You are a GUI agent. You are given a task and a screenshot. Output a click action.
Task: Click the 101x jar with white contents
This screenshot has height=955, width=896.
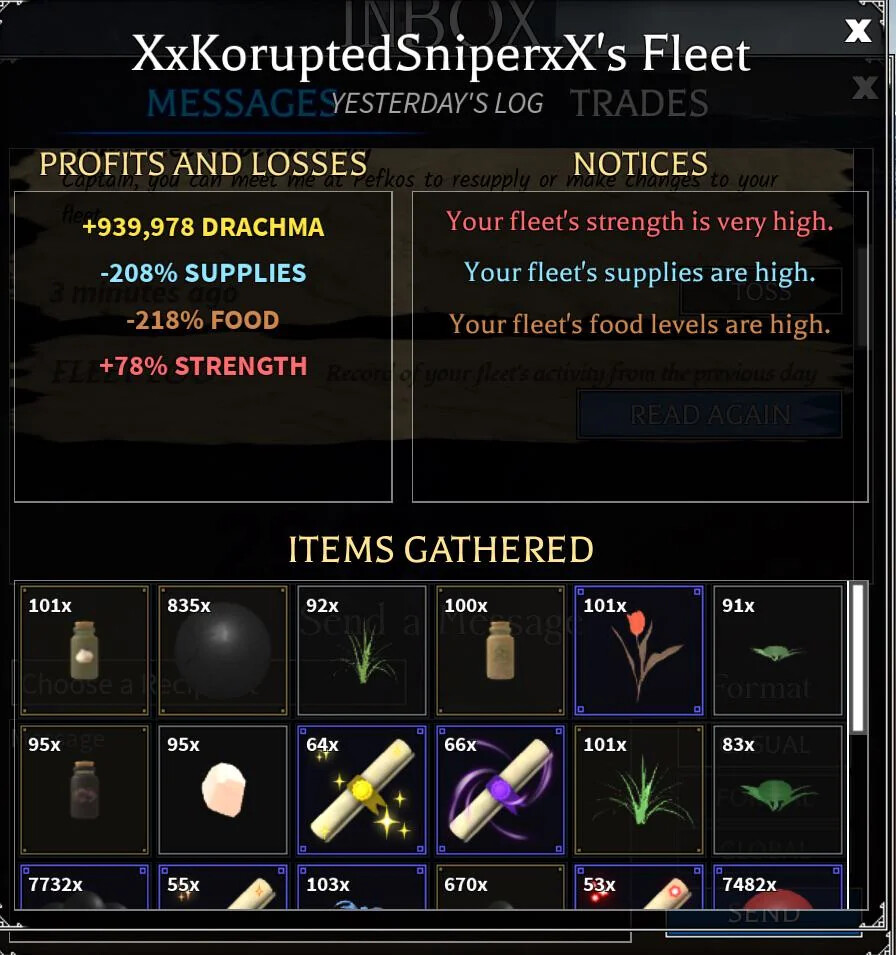[85, 651]
